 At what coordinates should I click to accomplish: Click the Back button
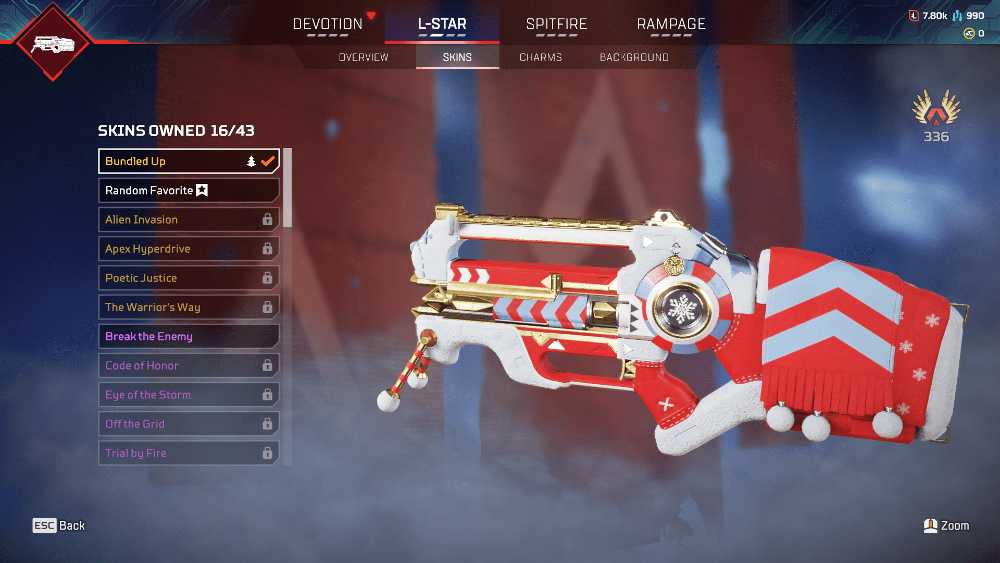tap(59, 526)
